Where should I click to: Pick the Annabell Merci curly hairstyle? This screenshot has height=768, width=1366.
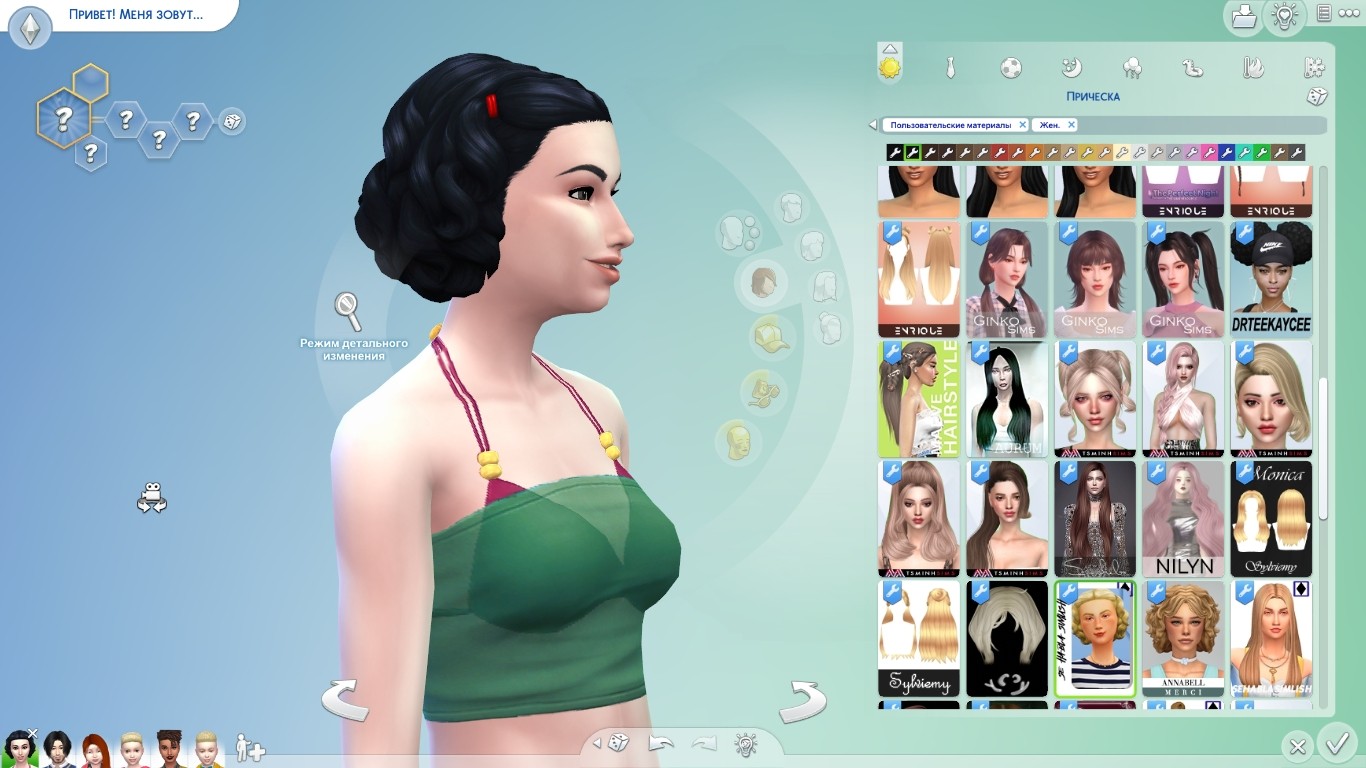(x=1184, y=638)
